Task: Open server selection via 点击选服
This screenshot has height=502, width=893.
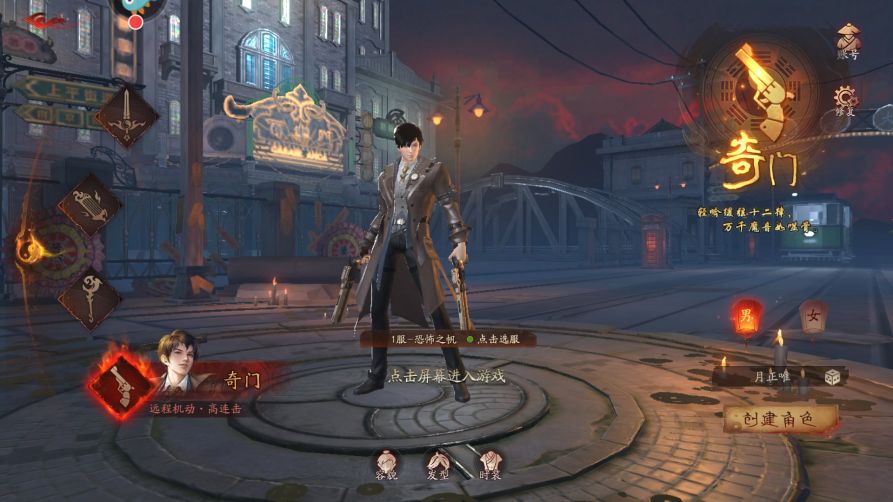Action: point(499,340)
